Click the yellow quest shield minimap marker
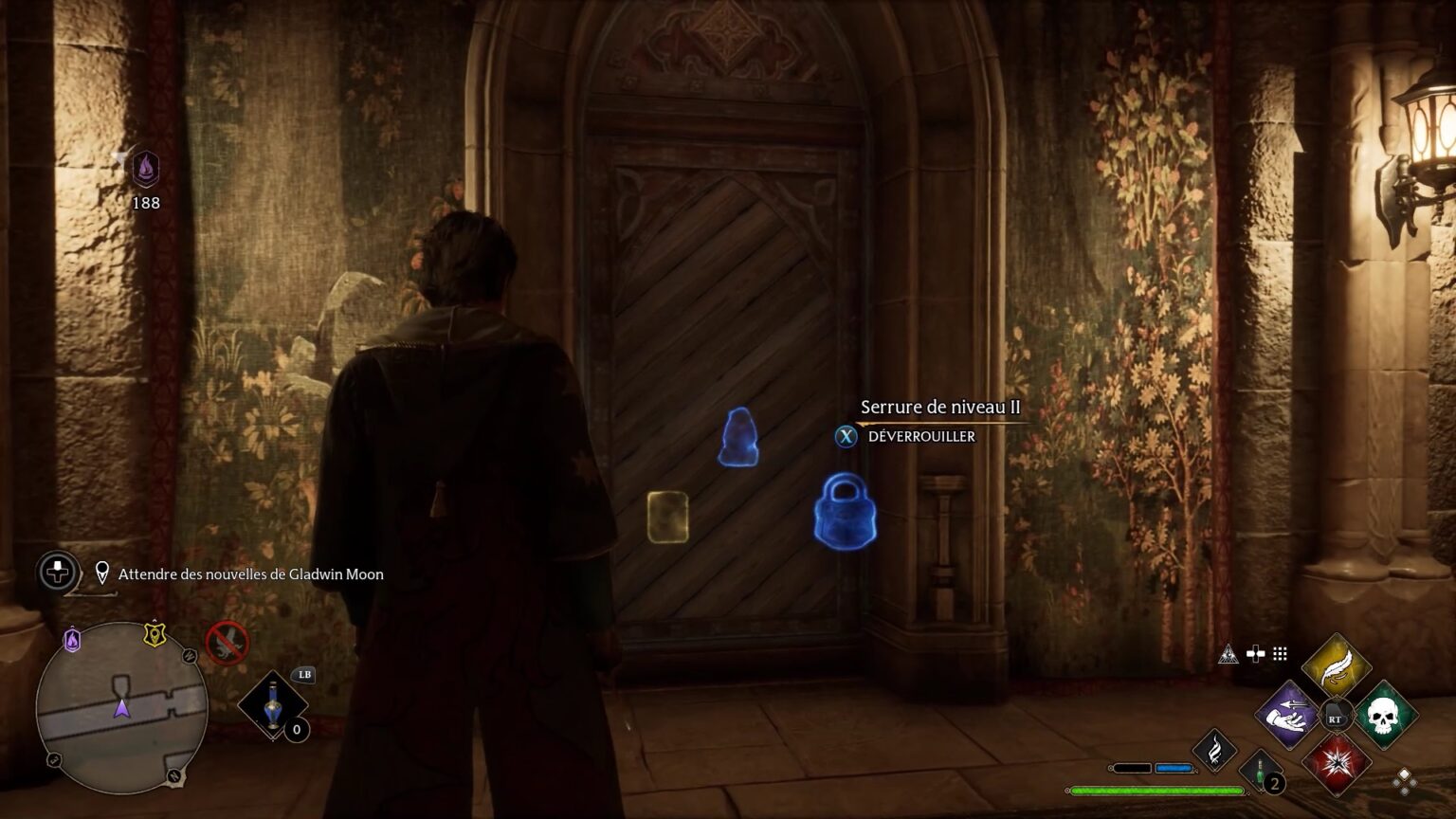 click(x=155, y=634)
